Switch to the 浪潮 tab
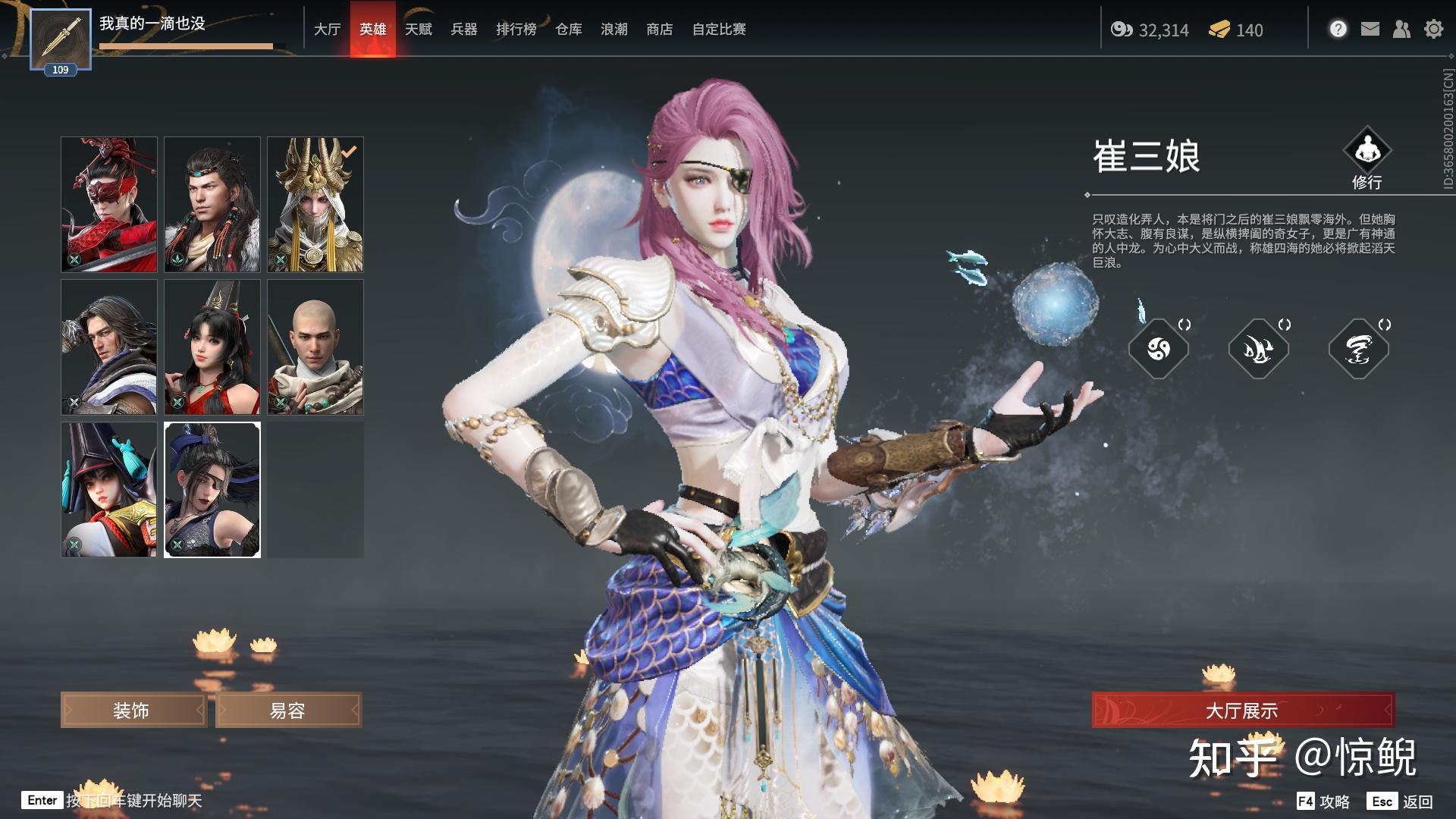 click(x=613, y=30)
